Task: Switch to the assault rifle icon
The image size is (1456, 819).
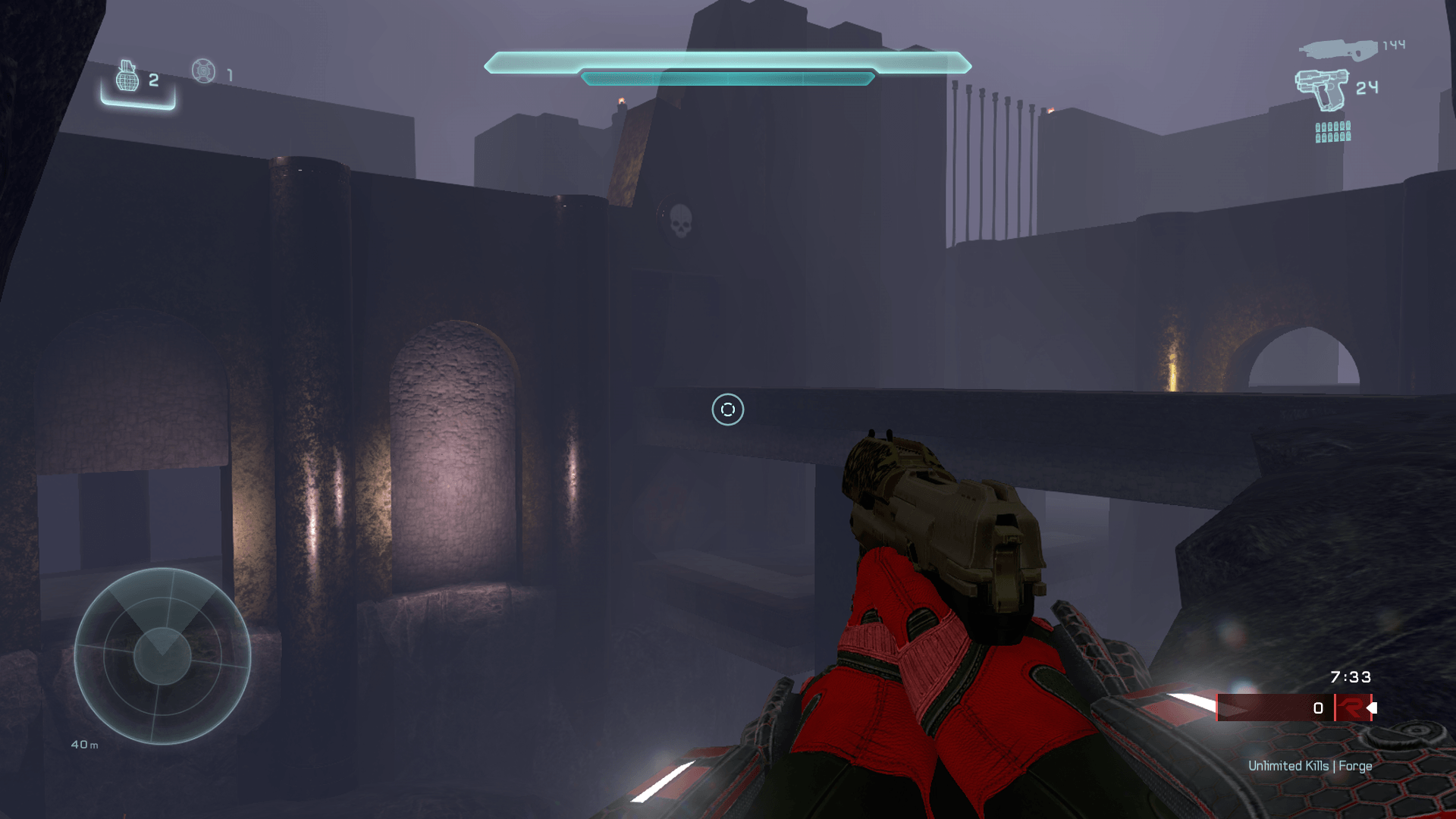Action: pos(1338,49)
